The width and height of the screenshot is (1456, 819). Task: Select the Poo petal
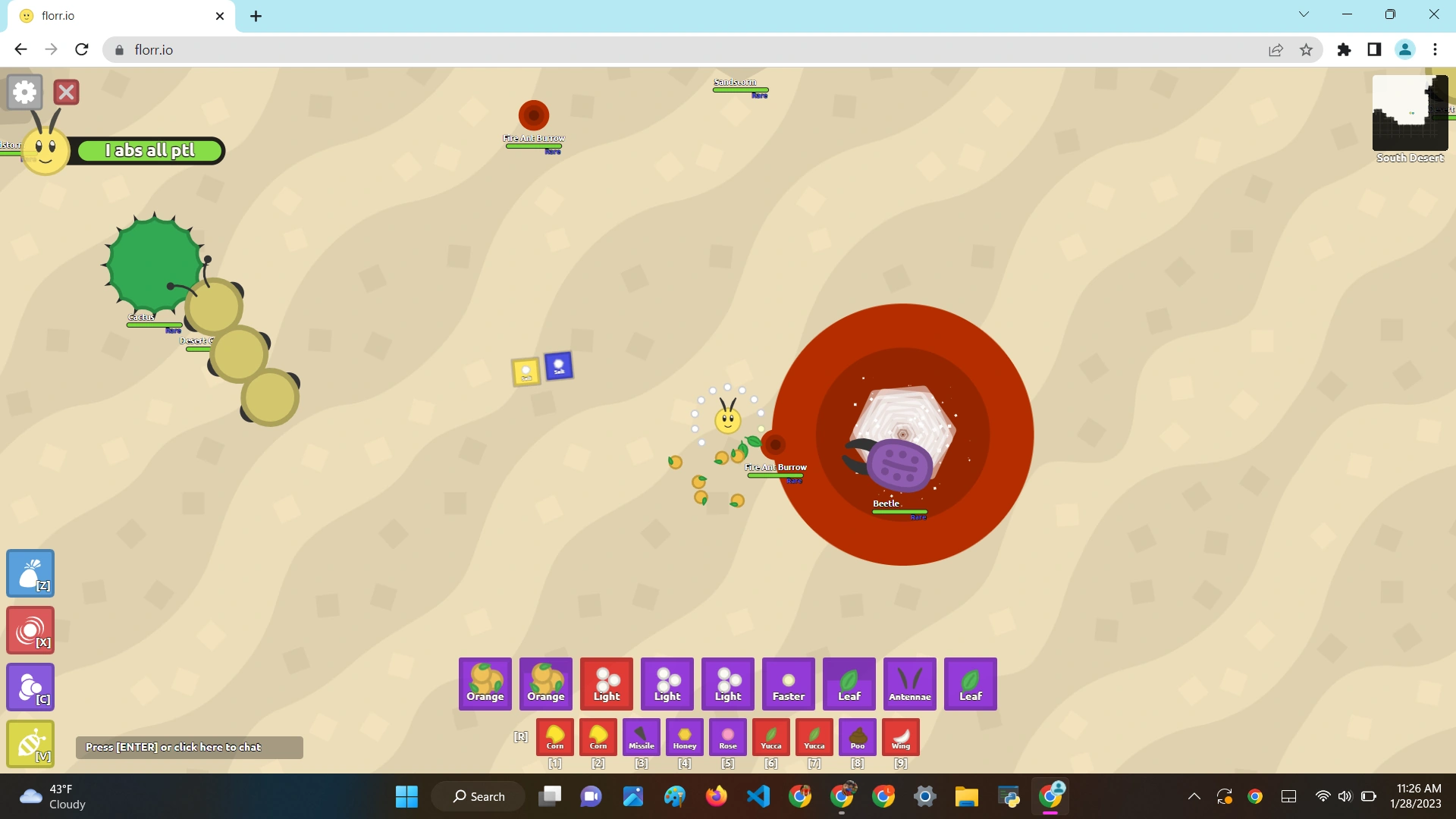pyautogui.click(x=858, y=736)
